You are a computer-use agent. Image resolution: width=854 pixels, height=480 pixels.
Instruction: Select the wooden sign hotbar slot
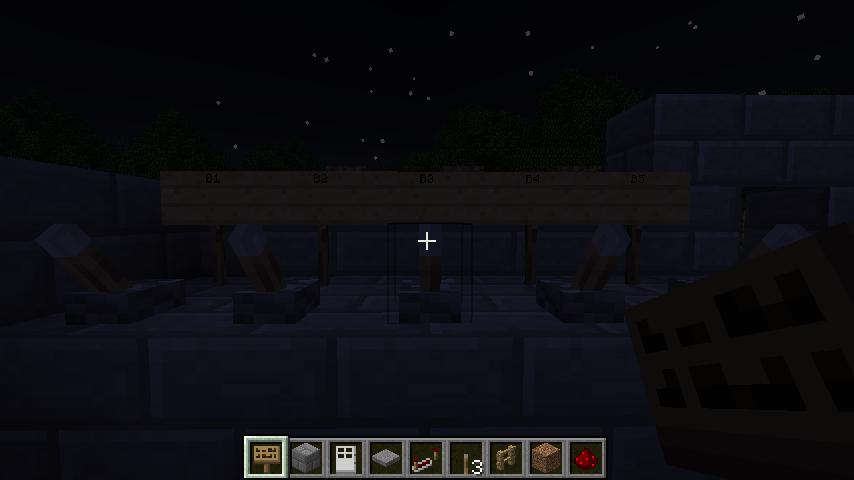tap(266, 458)
